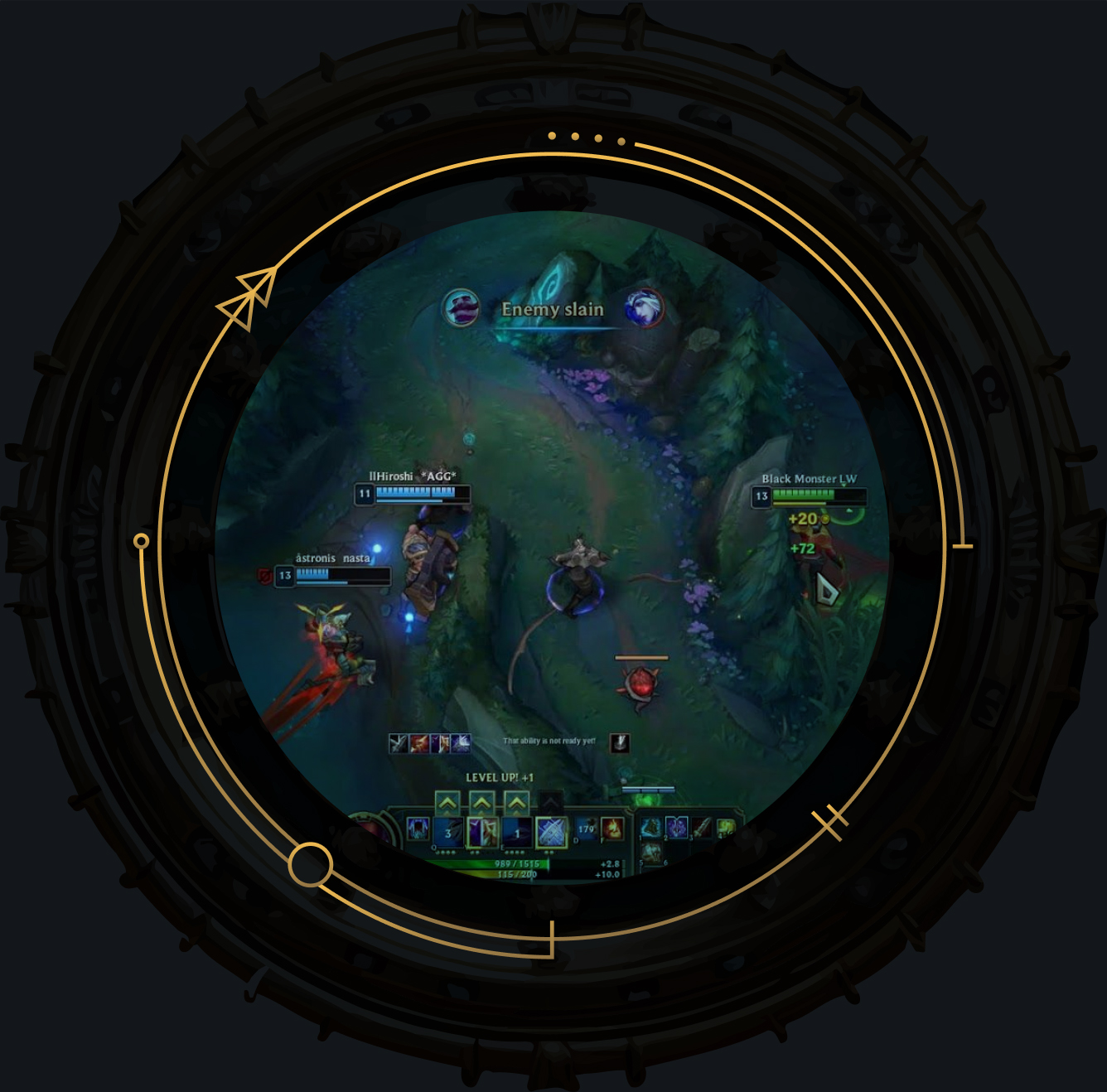The height and width of the screenshot is (1092, 1107).
Task: Click the ultimate ability icon
Action: [x=550, y=829]
